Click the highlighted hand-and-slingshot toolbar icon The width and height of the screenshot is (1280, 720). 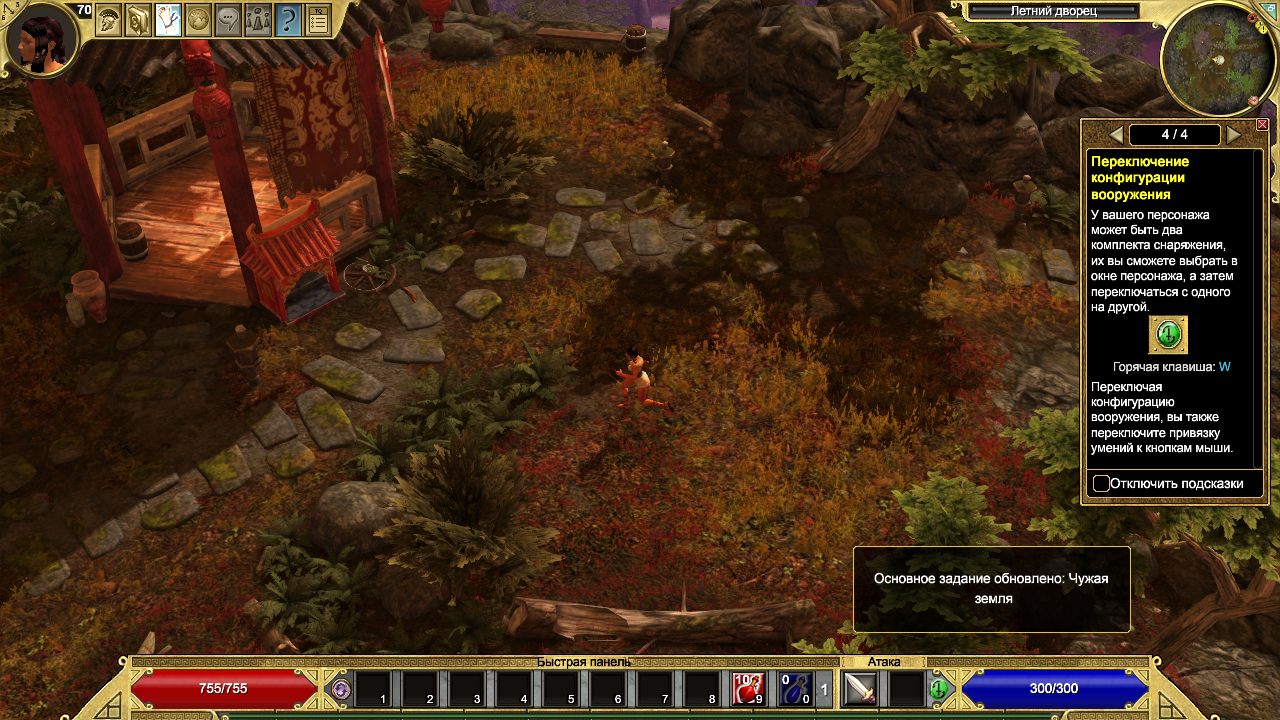coord(168,19)
